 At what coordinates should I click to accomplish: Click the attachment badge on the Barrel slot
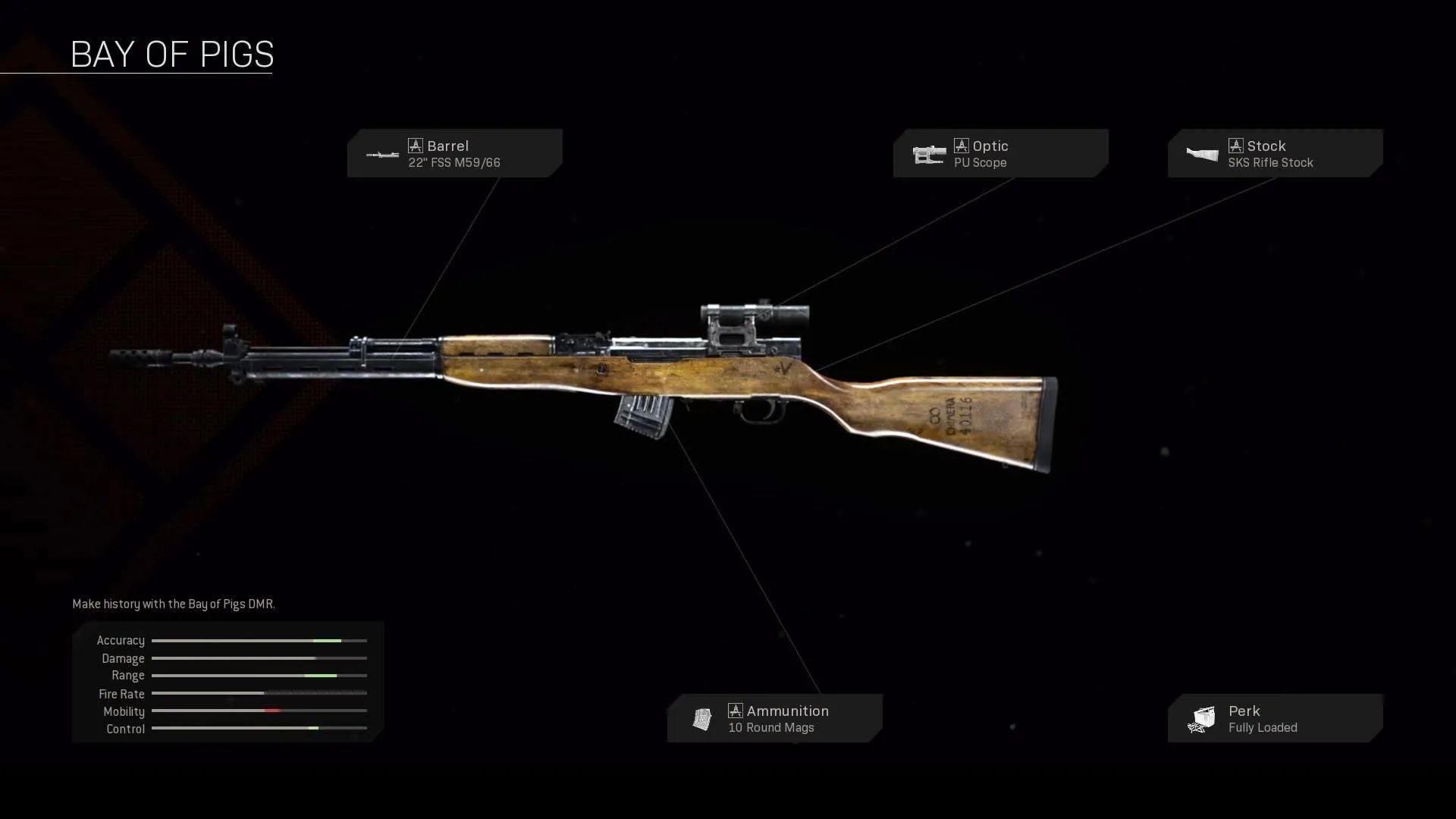(x=416, y=145)
